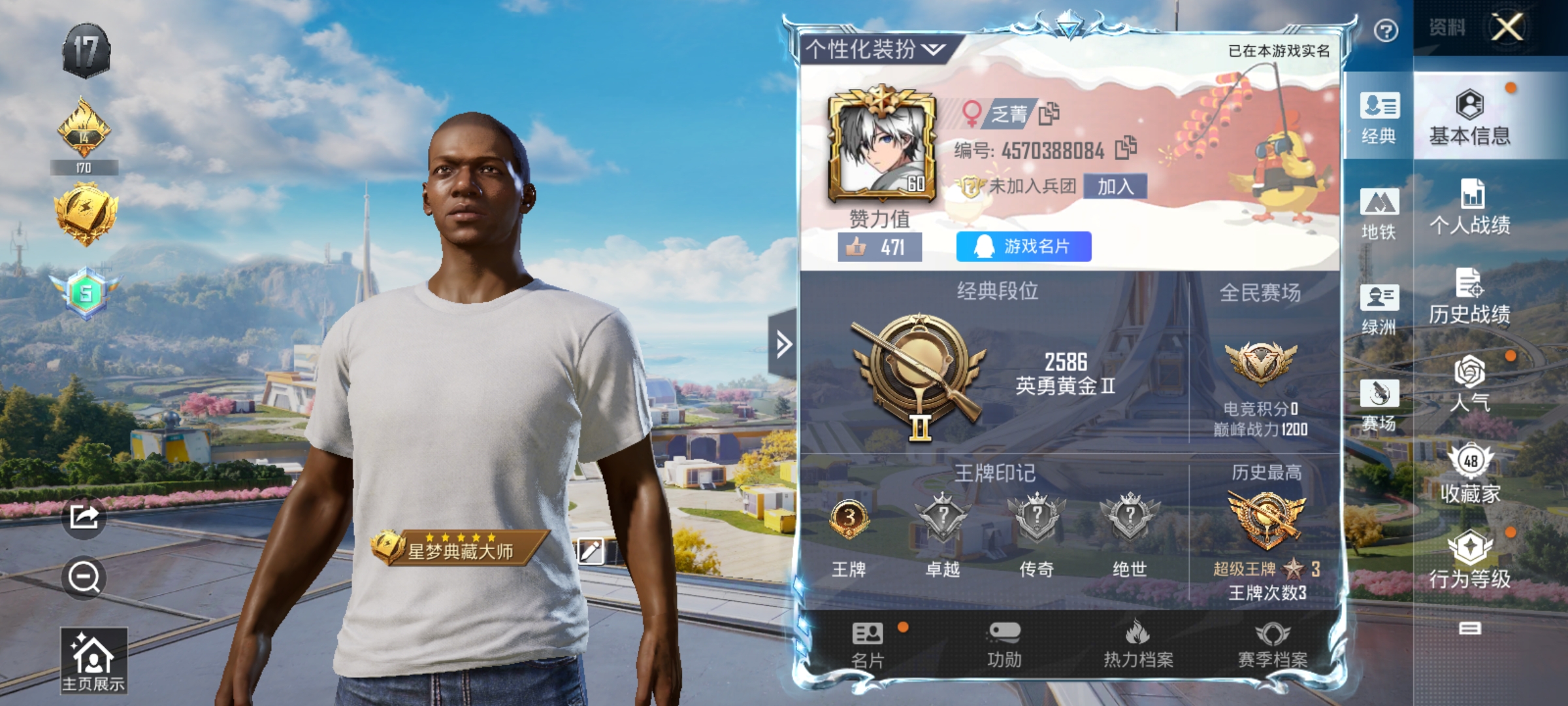Switch to the 功勋 merit tab
The height and width of the screenshot is (706, 1568).
(1004, 645)
